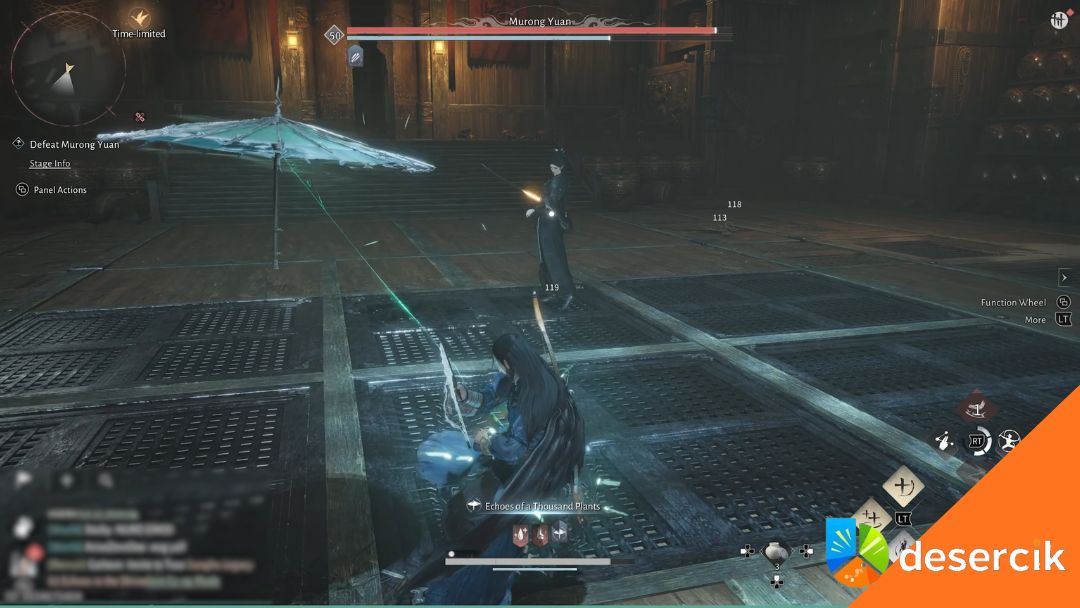This screenshot has height=608, width=1080.
Task: Click the arrow expander above Function Wheel
Action: pyautogui.click(x=1063, y=277)
